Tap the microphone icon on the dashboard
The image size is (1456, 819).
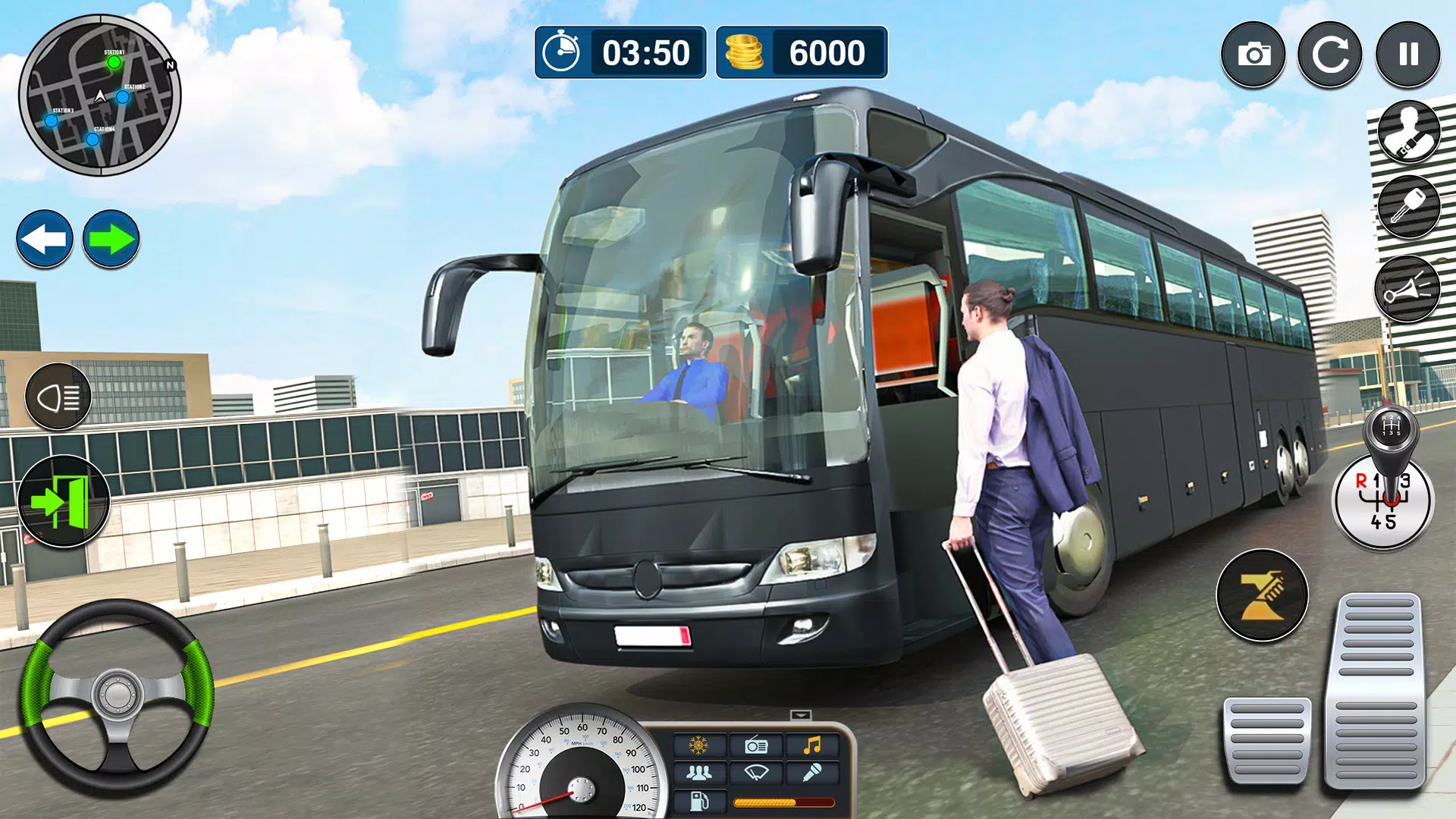click(x=813, y=773)
